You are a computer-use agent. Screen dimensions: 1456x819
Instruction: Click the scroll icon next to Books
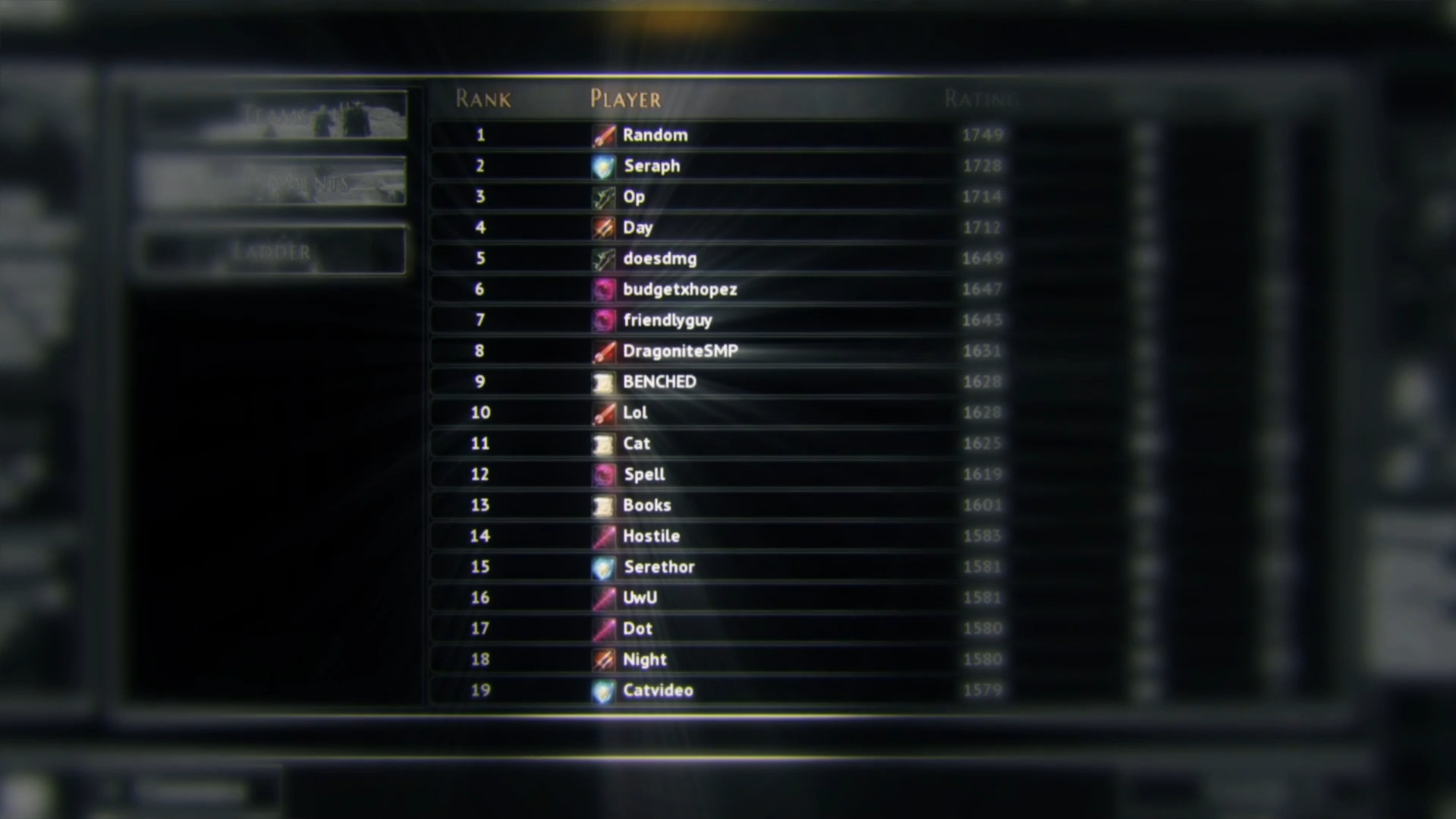(x=602, y=505)
